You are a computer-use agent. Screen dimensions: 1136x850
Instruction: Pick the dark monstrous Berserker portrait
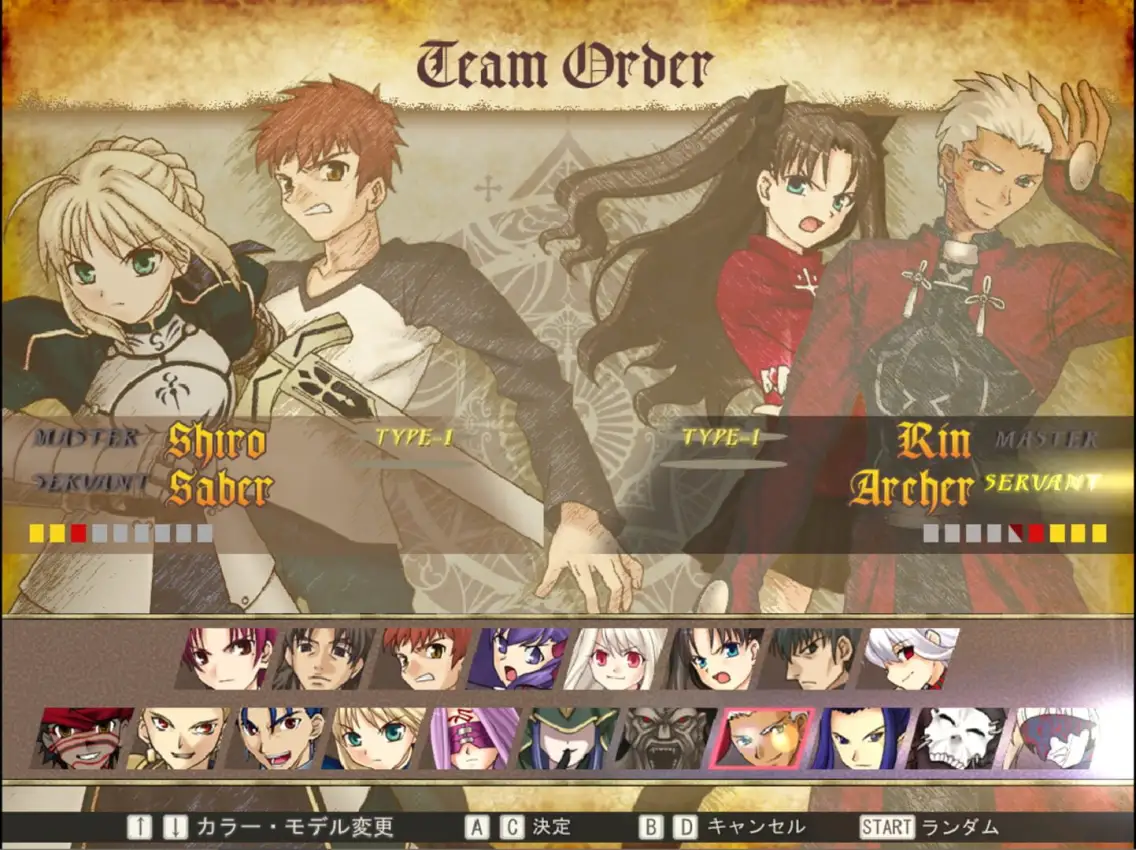pos(670,738)
